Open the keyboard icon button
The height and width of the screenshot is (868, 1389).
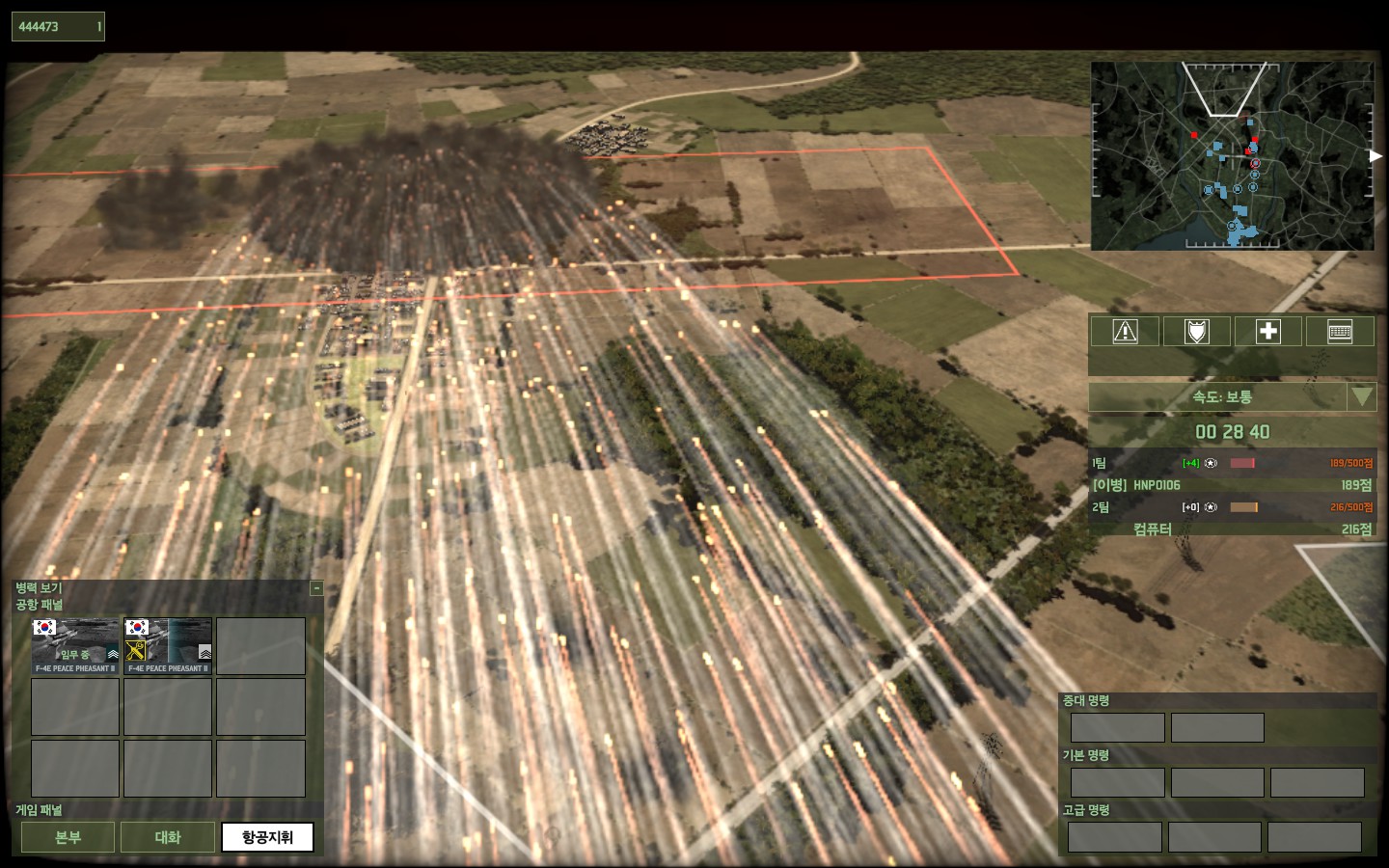tap(1339, 332)
